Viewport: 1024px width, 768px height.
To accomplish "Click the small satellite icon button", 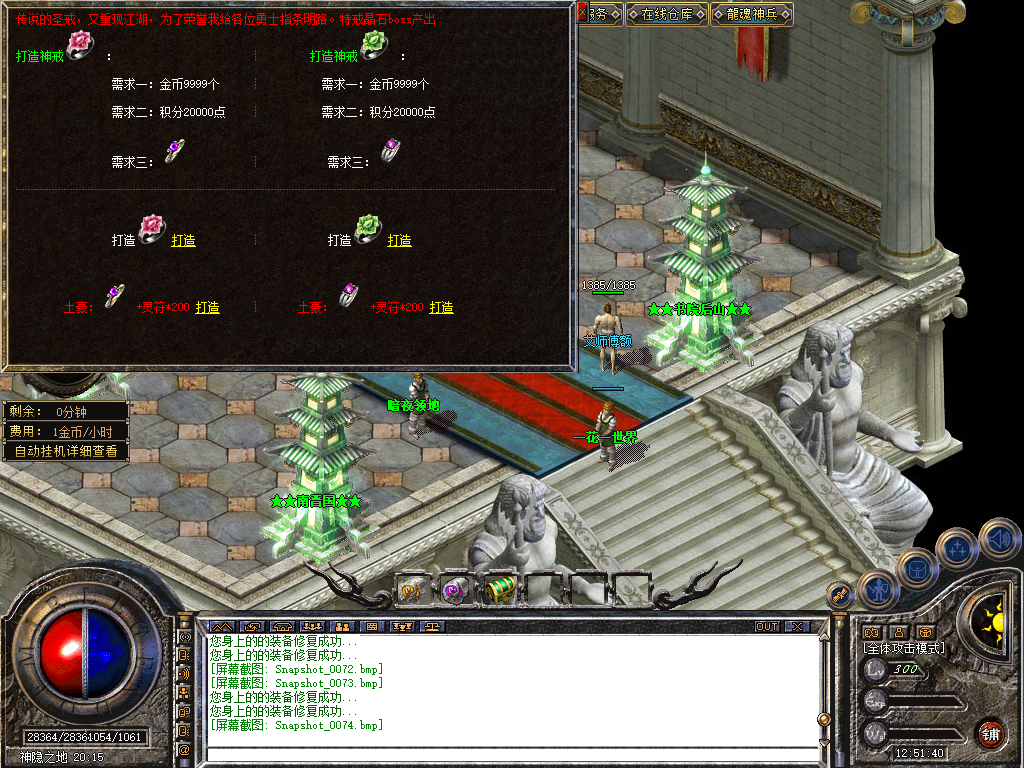I will point(838,594).
